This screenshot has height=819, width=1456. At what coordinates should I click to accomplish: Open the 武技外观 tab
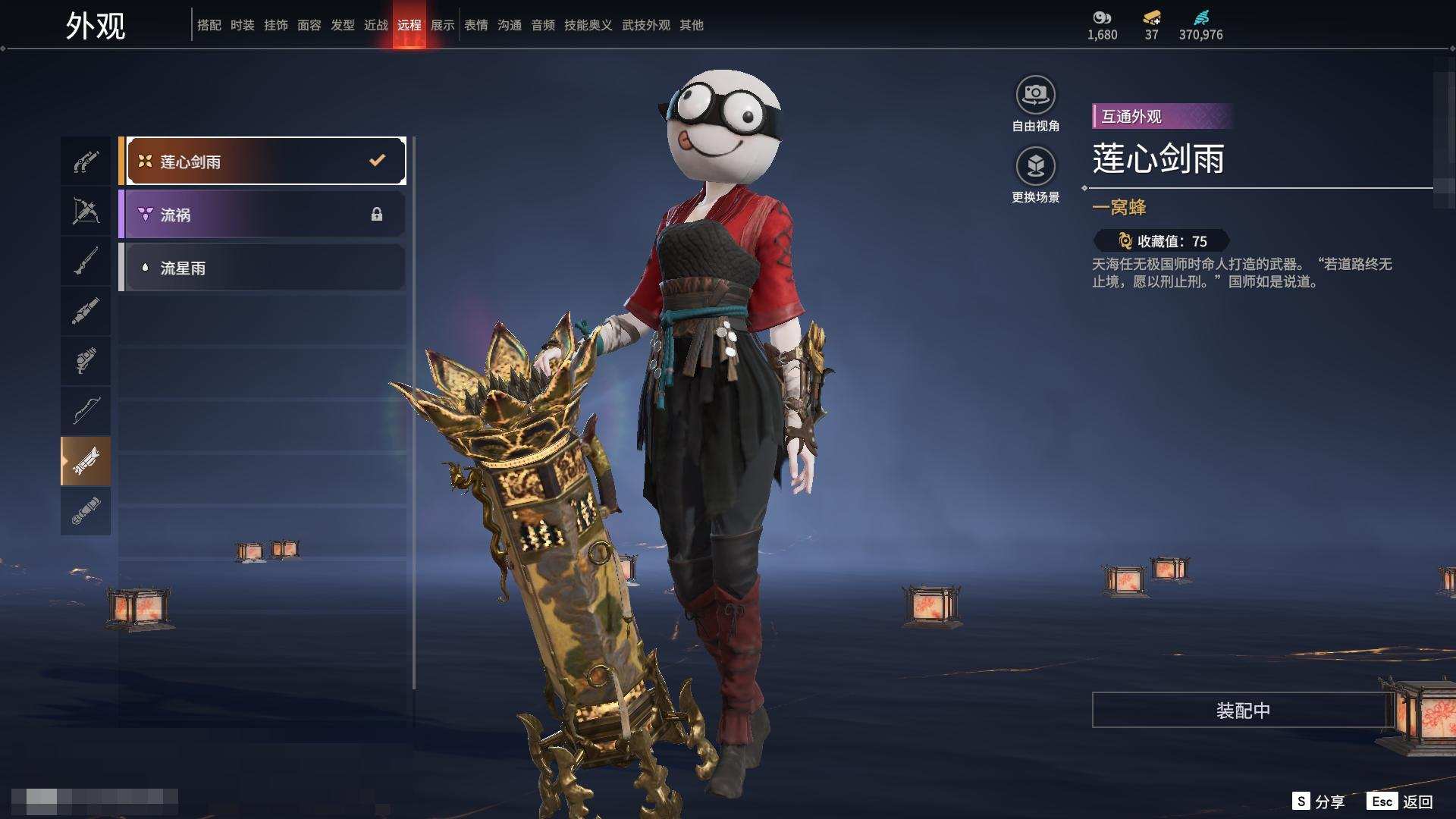pyautogui.click(x=645, y=25)
